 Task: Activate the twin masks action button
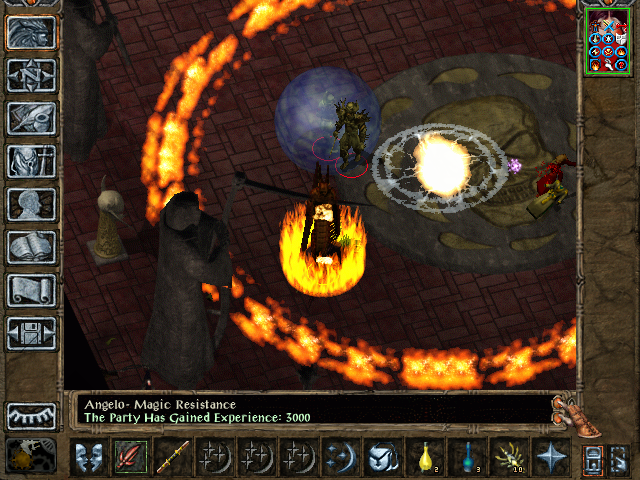pyautogui.click(x=88, y=457)
